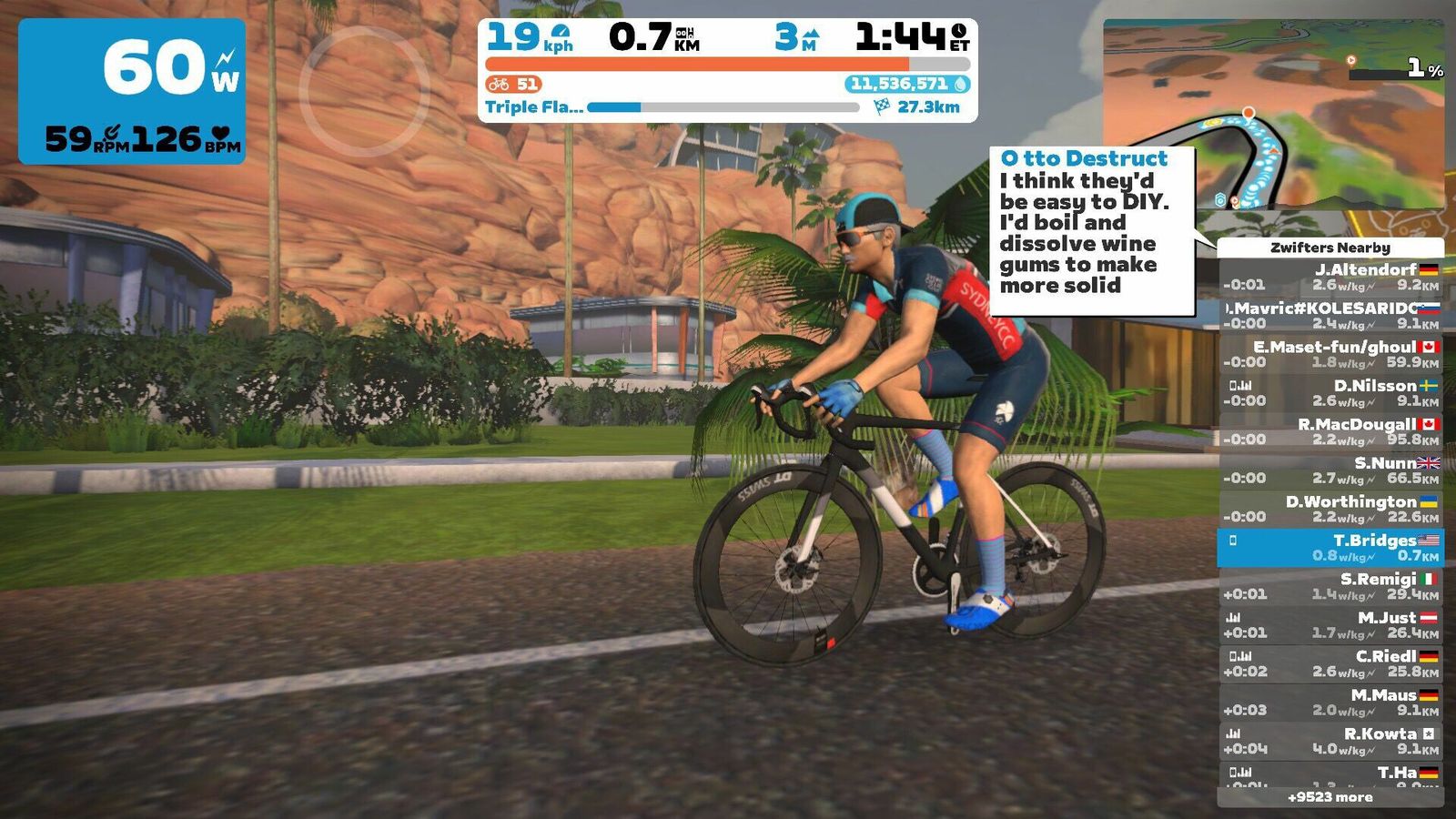Pick R.Kowta from nearby riders
Viewport: 1456px width, 819px height.
(1330, 741)
